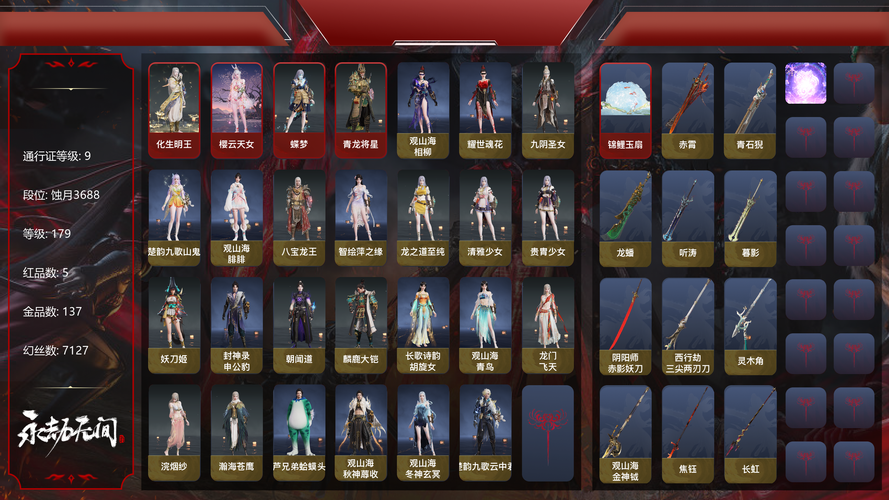889x500 pixels.
Task: Select the 化生明王 skin tile
Action: 174,107
